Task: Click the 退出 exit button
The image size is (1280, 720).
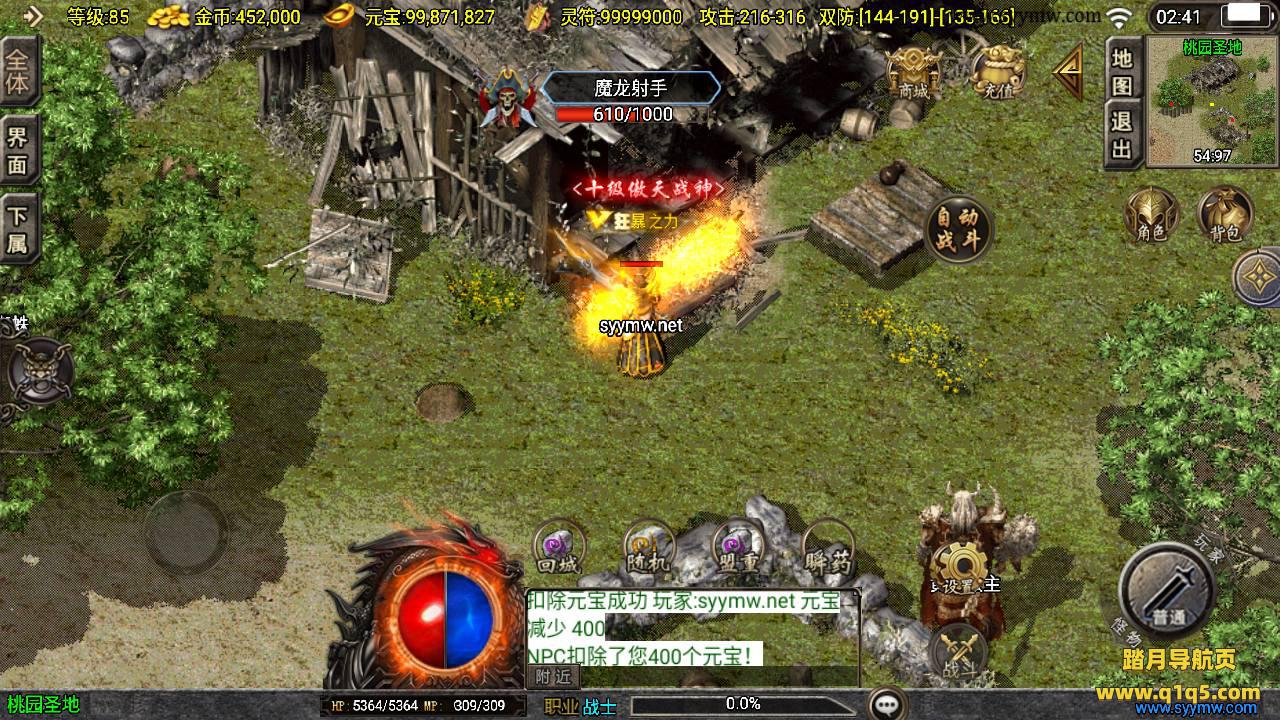Action: [x=1122, y=135]
